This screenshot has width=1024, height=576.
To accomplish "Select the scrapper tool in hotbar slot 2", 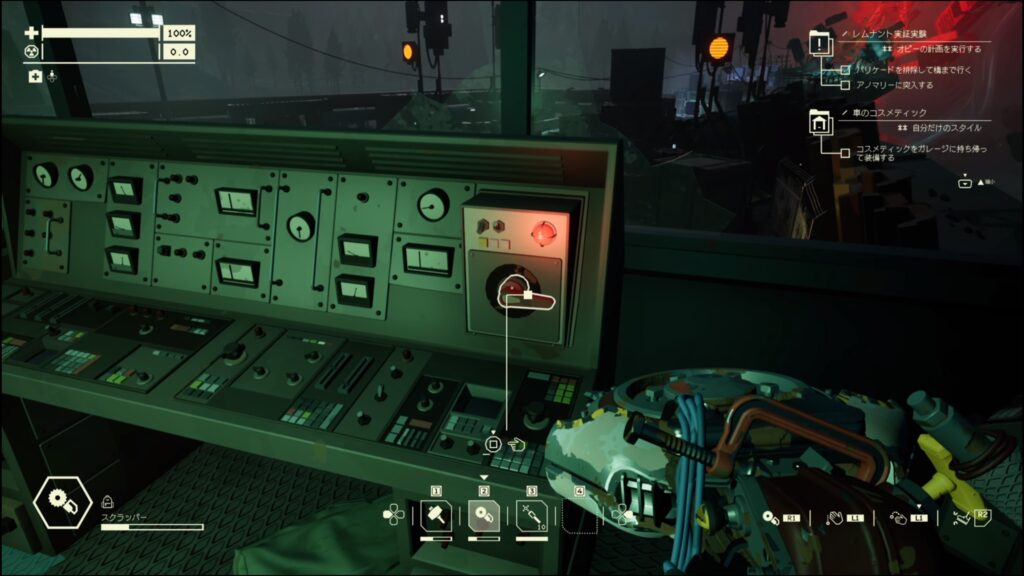I will (483, 515).
